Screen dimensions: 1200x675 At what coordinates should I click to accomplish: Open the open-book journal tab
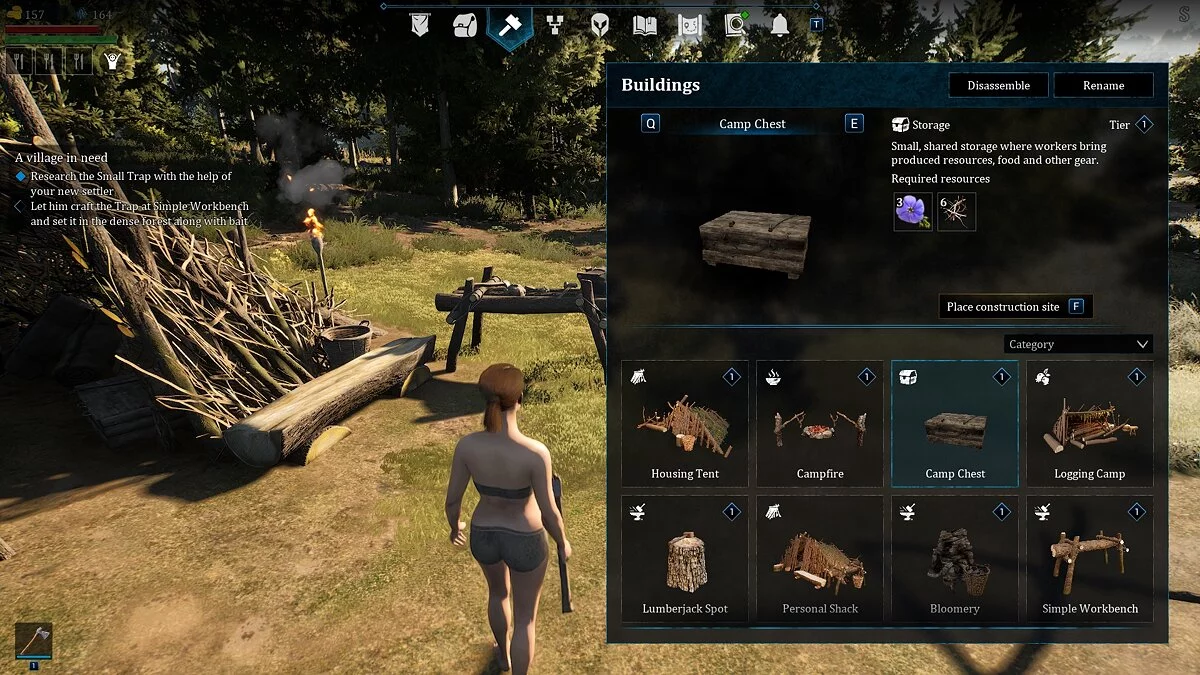click(645, 25)
